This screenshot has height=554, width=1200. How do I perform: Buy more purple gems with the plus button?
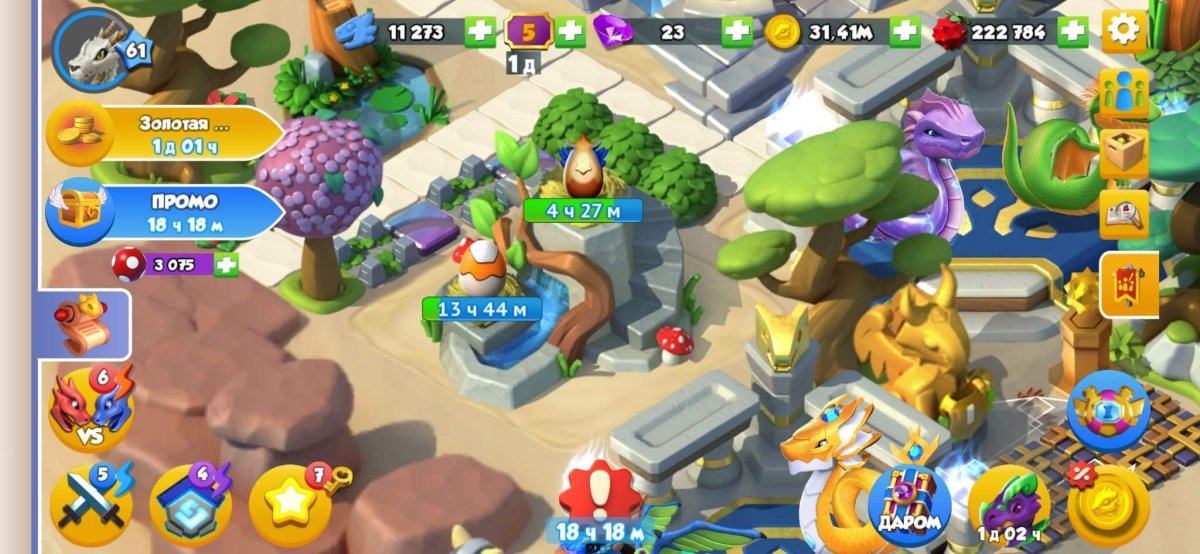click(737, 32)
